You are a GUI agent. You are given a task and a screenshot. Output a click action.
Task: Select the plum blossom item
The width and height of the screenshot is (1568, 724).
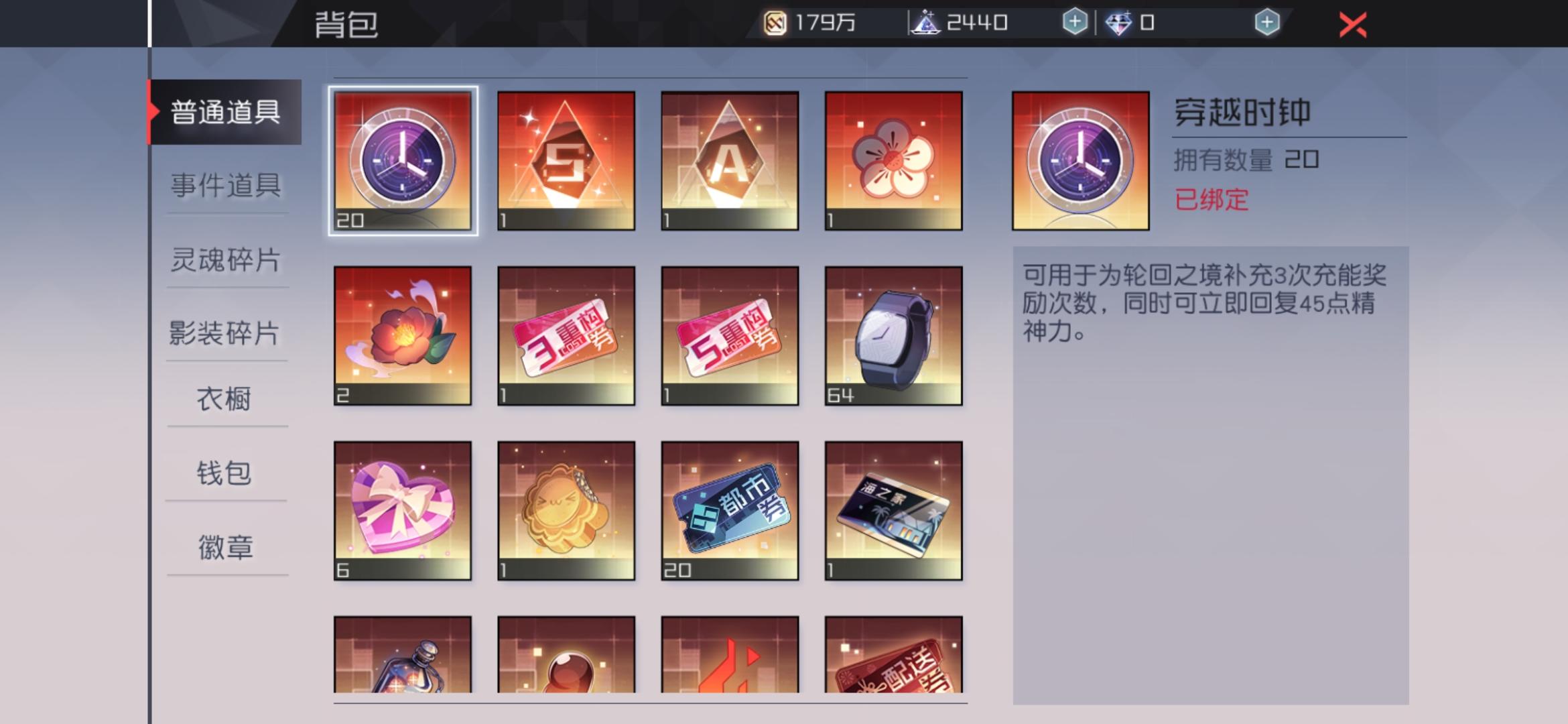(895, 161)
